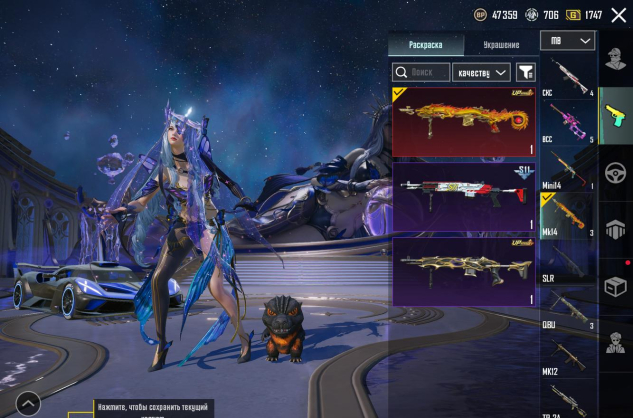Switch to the Раскраска tab

(x=426, y=45)
